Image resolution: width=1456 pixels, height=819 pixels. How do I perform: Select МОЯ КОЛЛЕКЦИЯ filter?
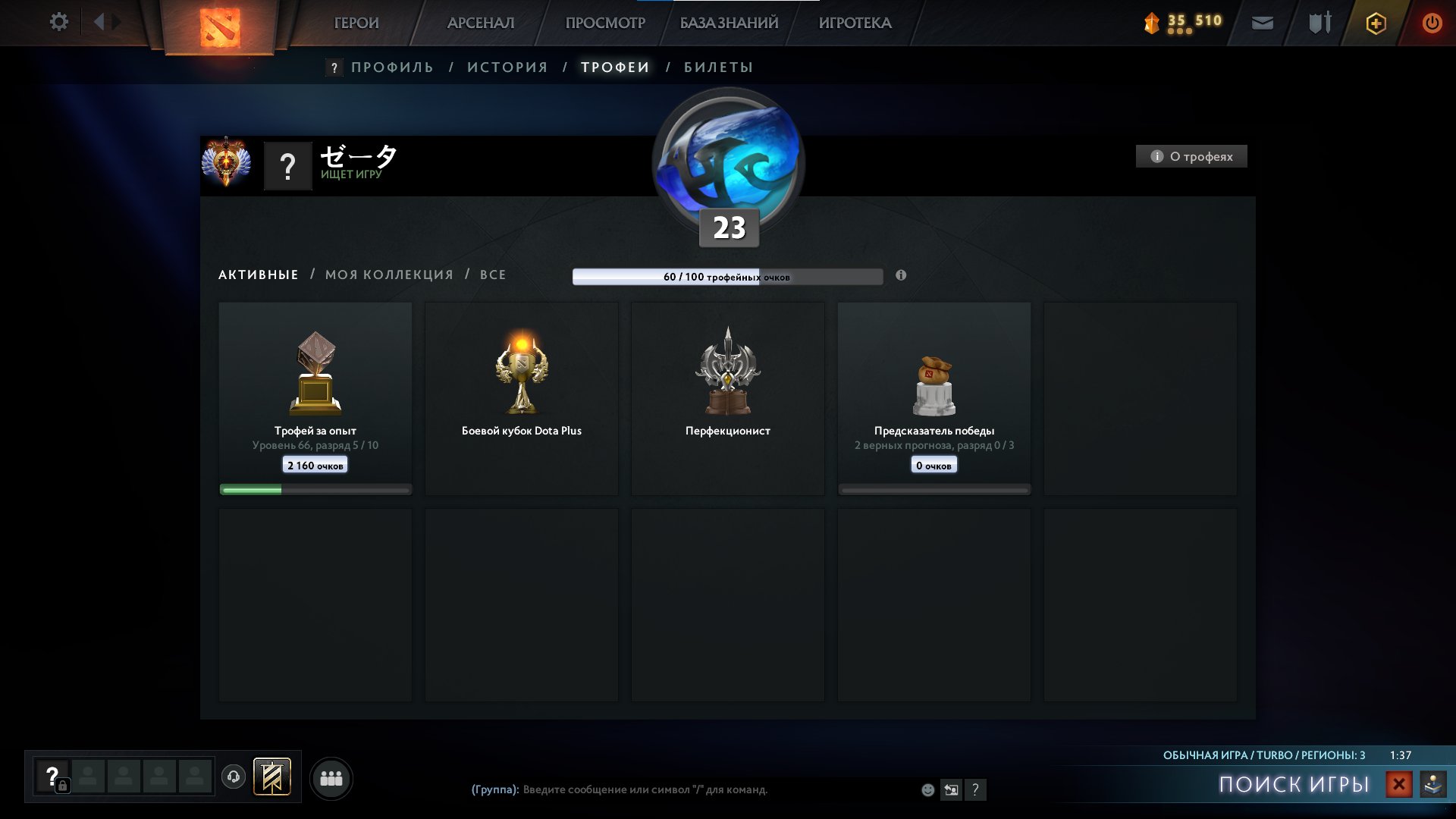(388, 275)
